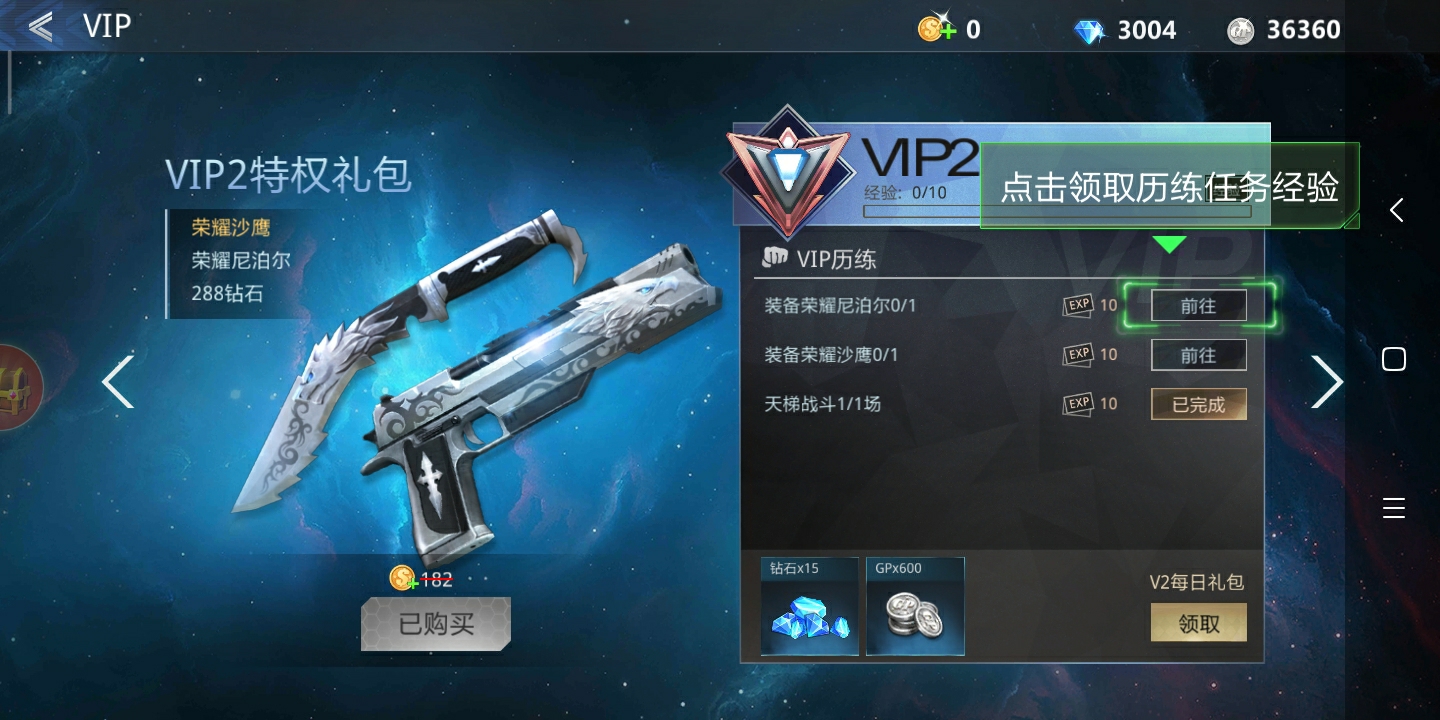Click the GP currency icon showing 36360

point(1240,29)
